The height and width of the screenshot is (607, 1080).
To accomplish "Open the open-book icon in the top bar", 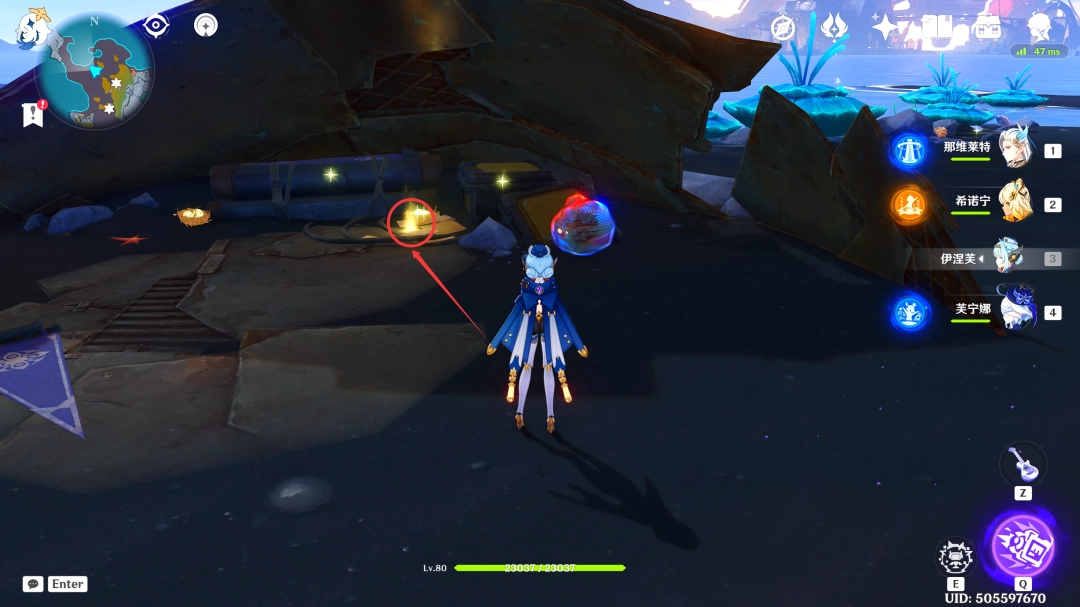I will click(x=937, y=27).
